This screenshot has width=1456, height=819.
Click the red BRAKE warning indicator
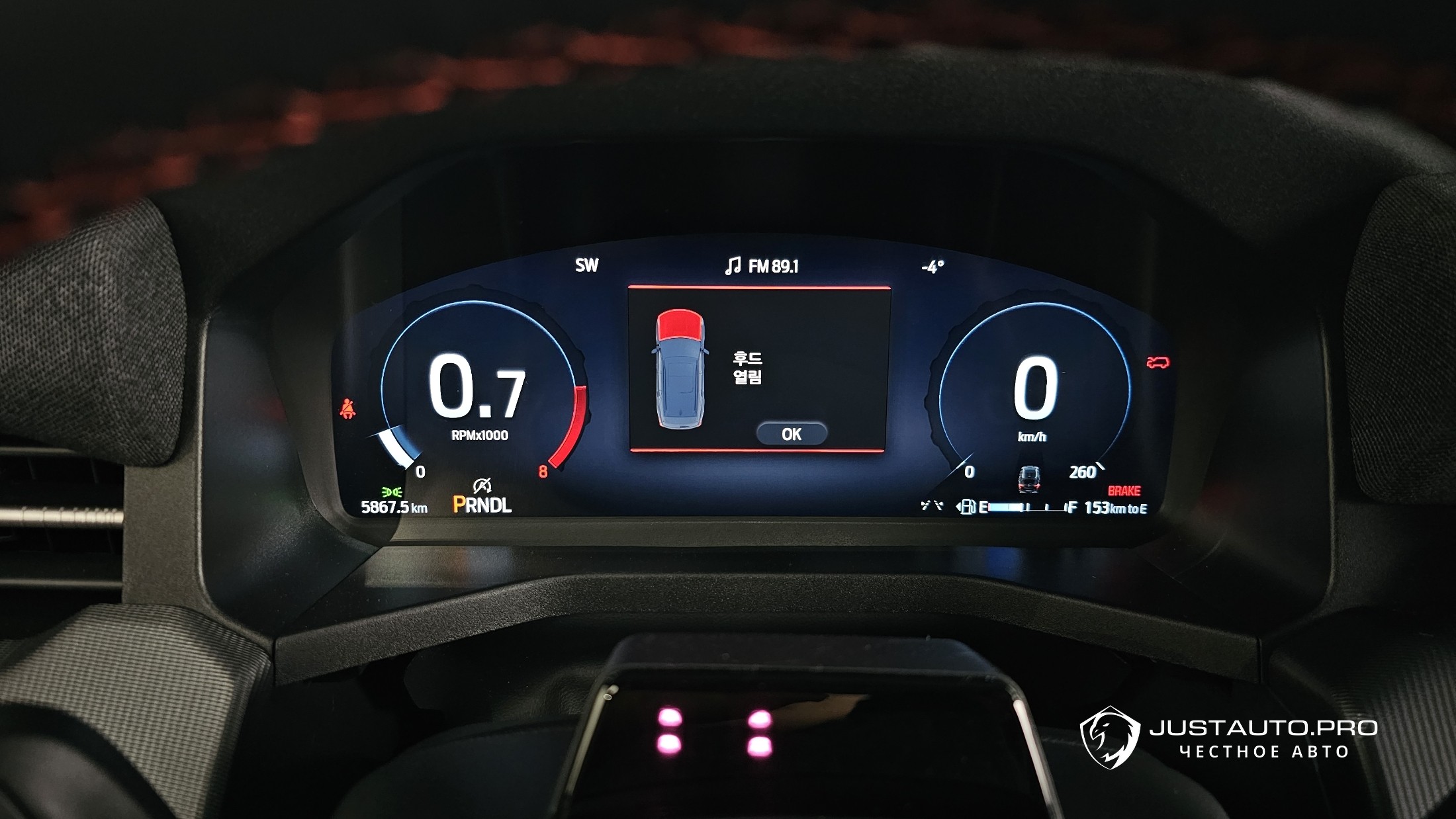[x=1124, y=491]
